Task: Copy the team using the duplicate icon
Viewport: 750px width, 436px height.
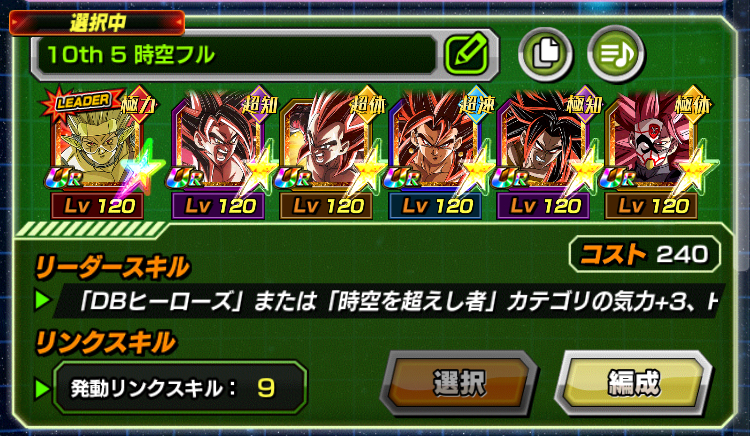Action: click(x=545, y=52)
